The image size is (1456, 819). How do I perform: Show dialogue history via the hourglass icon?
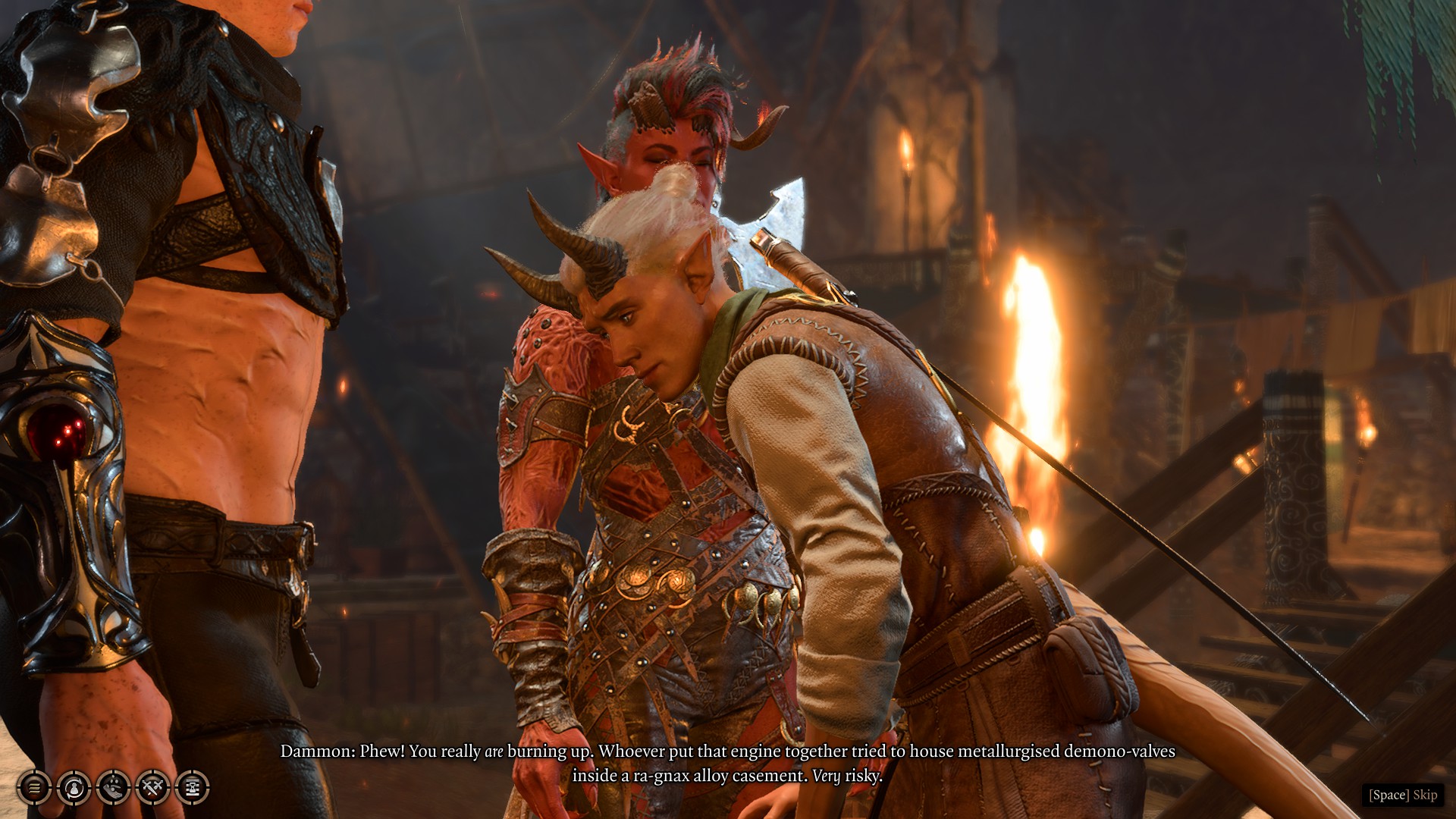pos(192,788)
